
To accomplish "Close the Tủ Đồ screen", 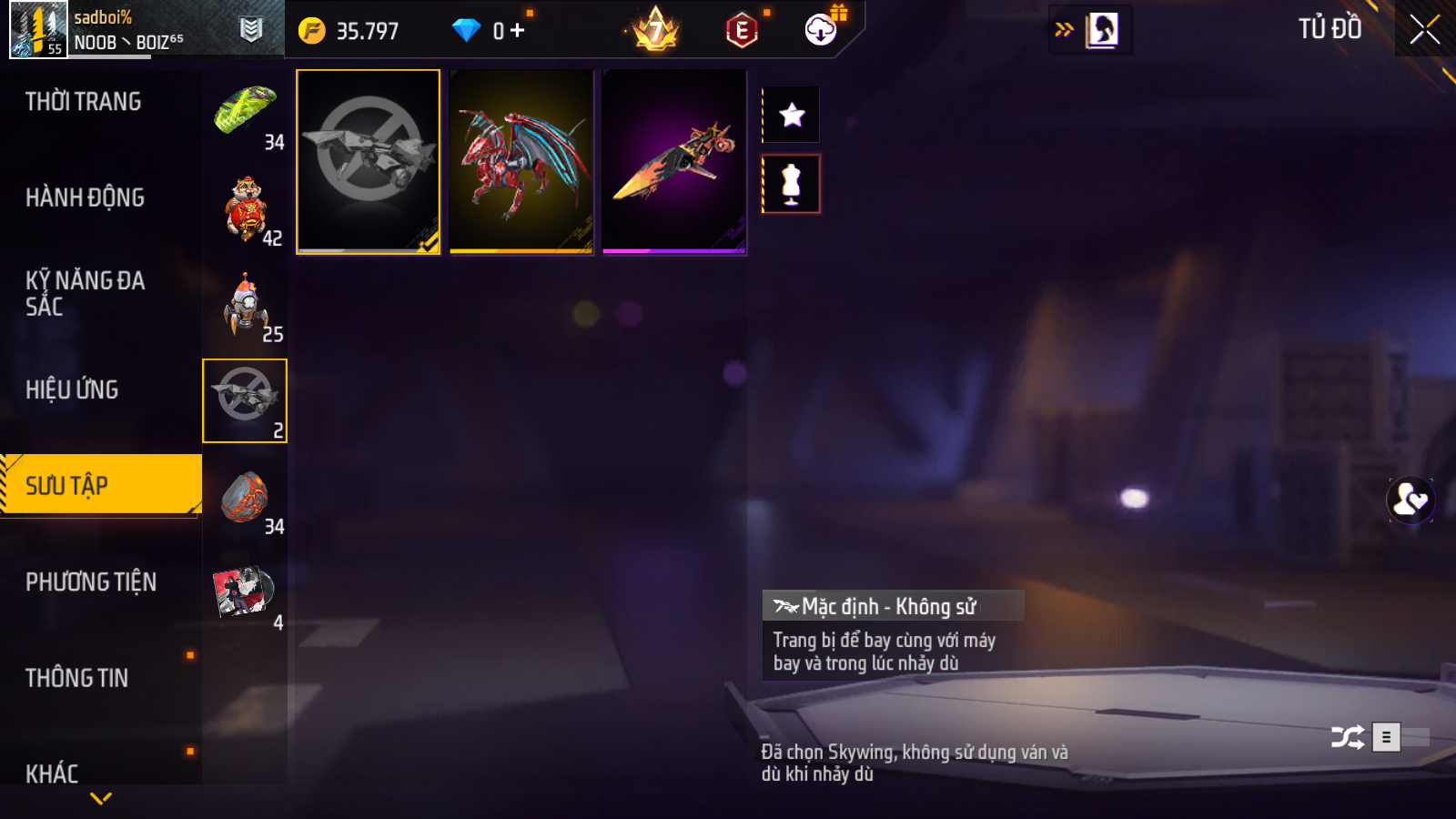I will point(1424,29).
